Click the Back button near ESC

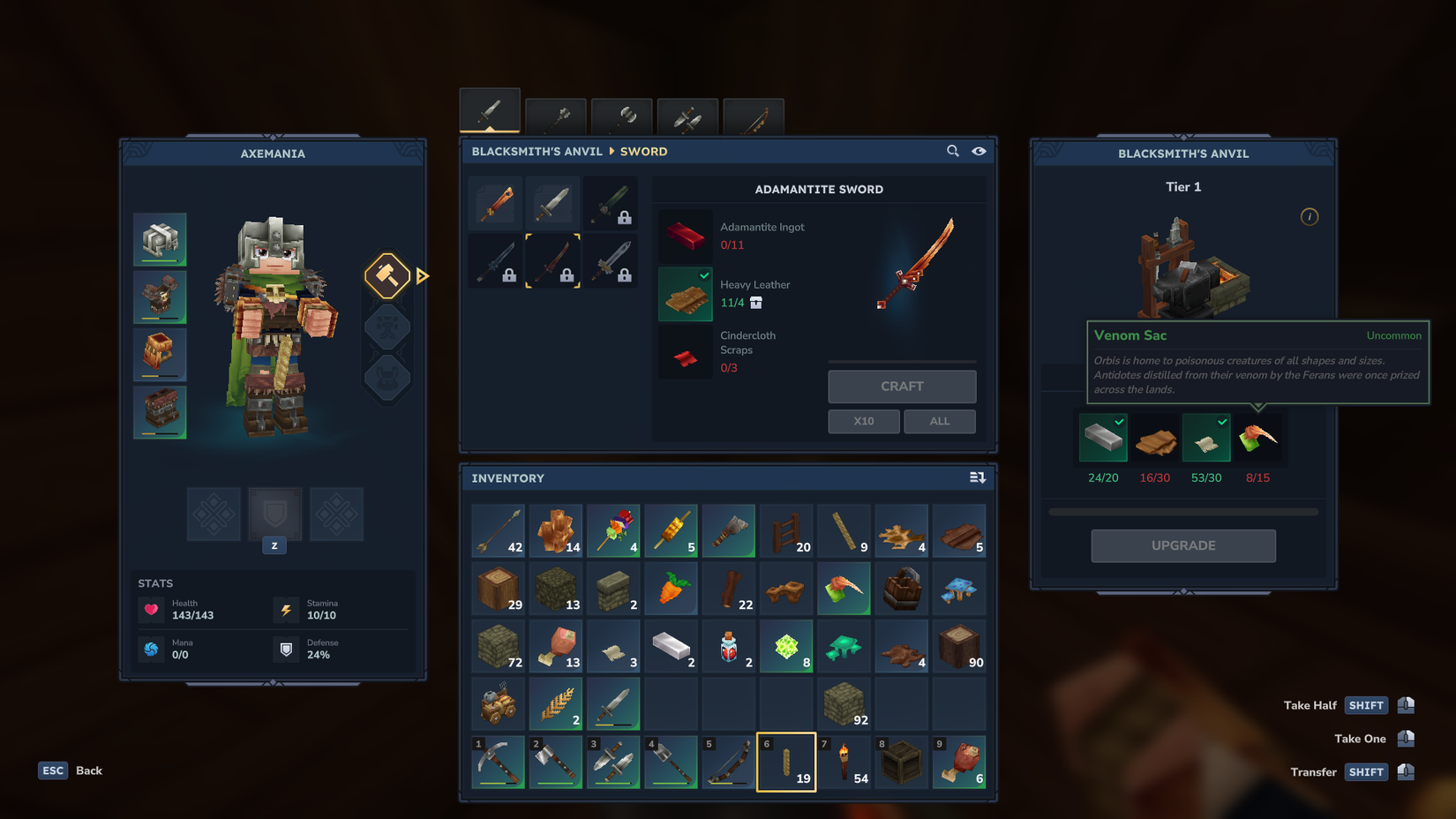tap(88, 770)
